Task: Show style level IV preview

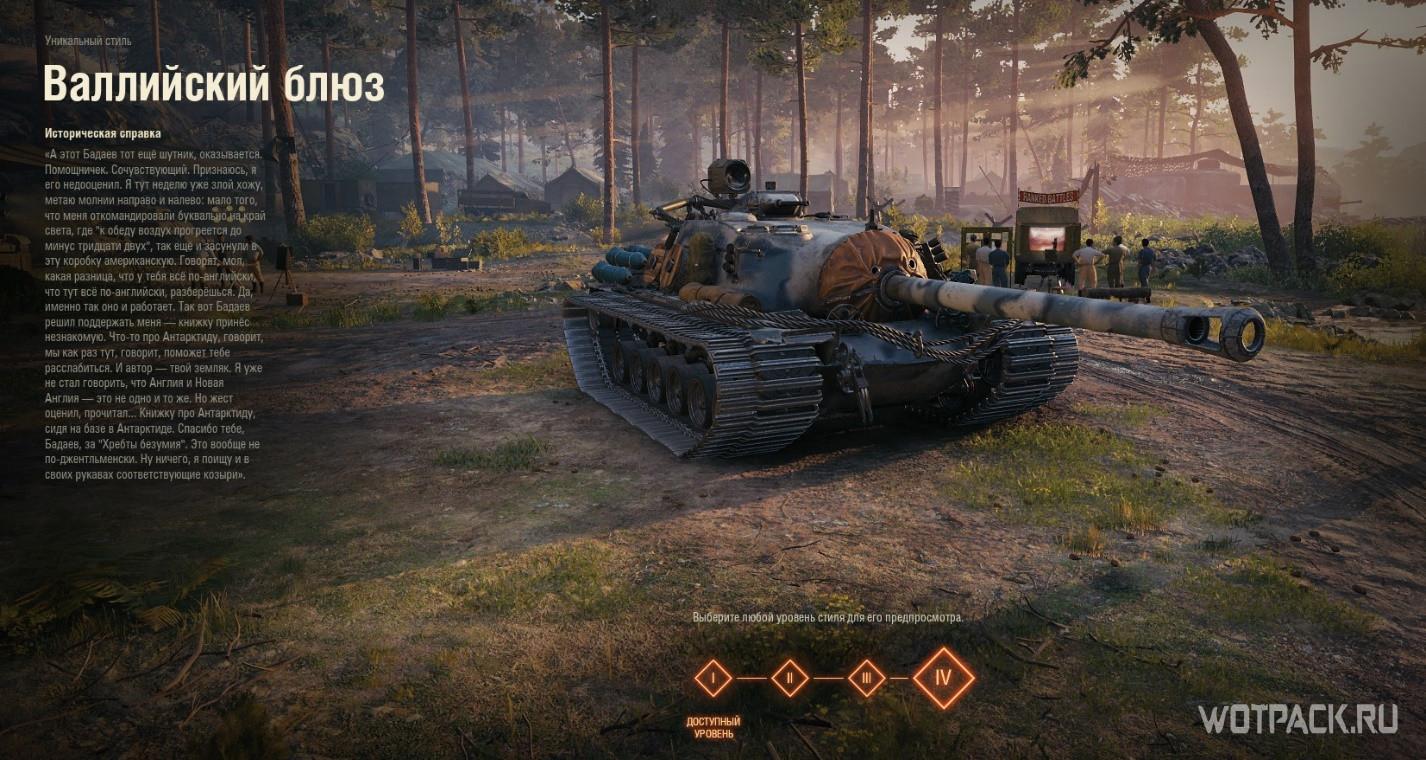Action: (943, 678)
